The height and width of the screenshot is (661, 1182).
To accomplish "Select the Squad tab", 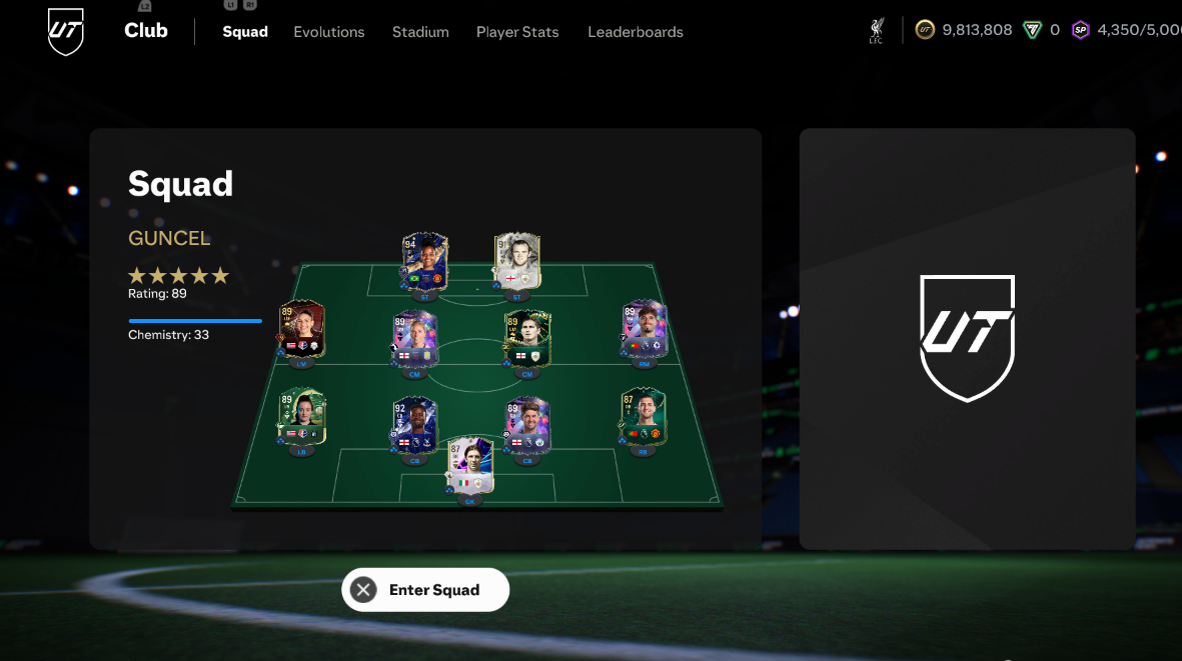I will tap(245, 32).
